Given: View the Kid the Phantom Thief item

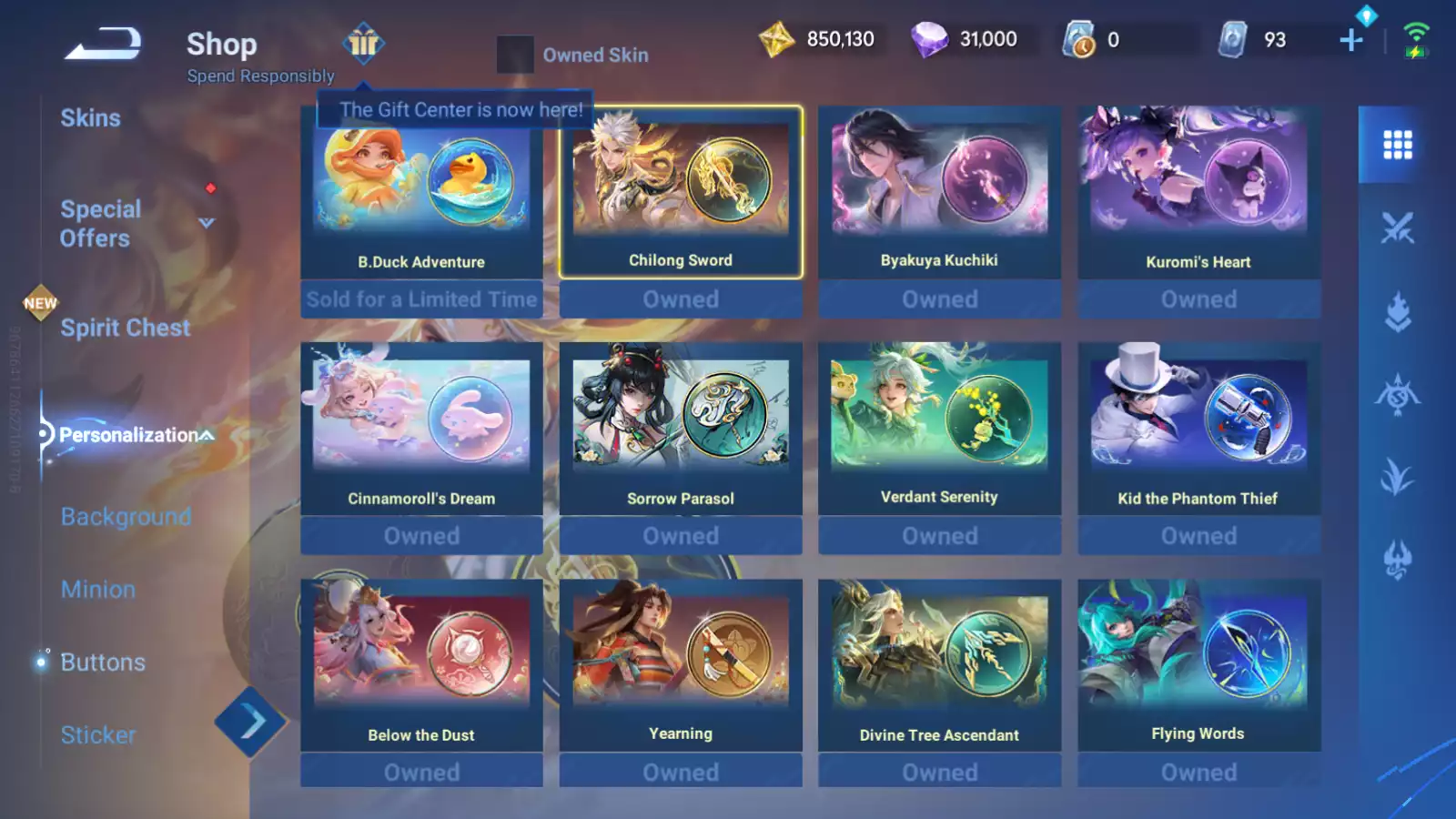Looking at the screenshot, I should (x=1198, y=430).
